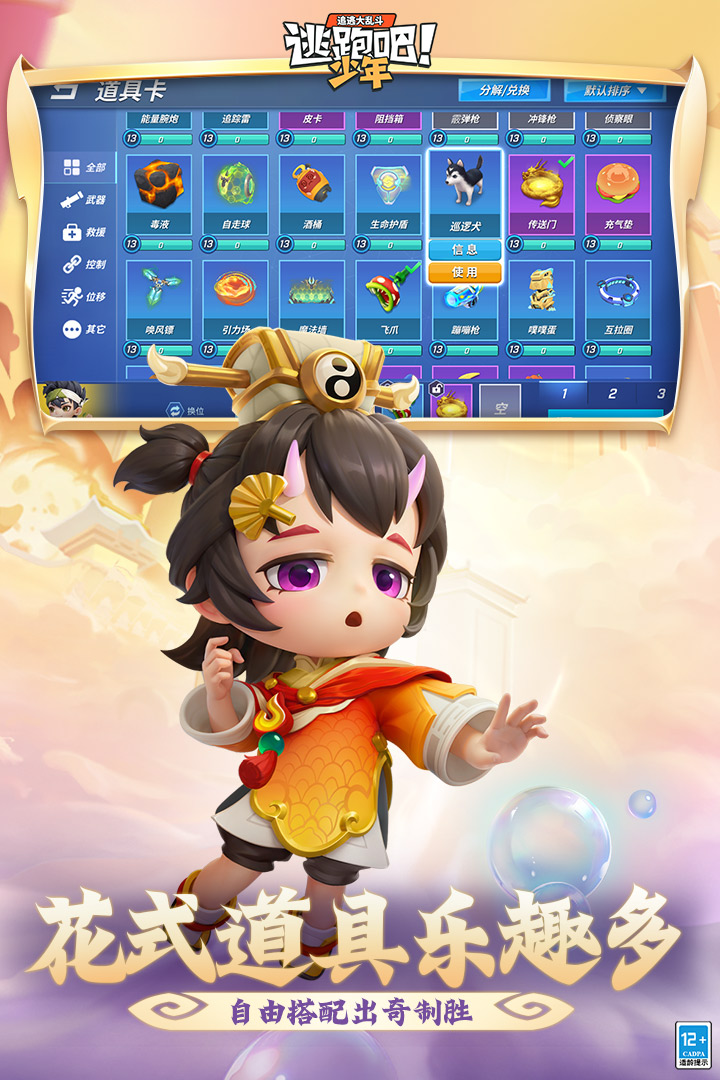Open the 其它 others category
Image resolution: width=720 pixels, height=1080 pixels.
click(84, 328)
